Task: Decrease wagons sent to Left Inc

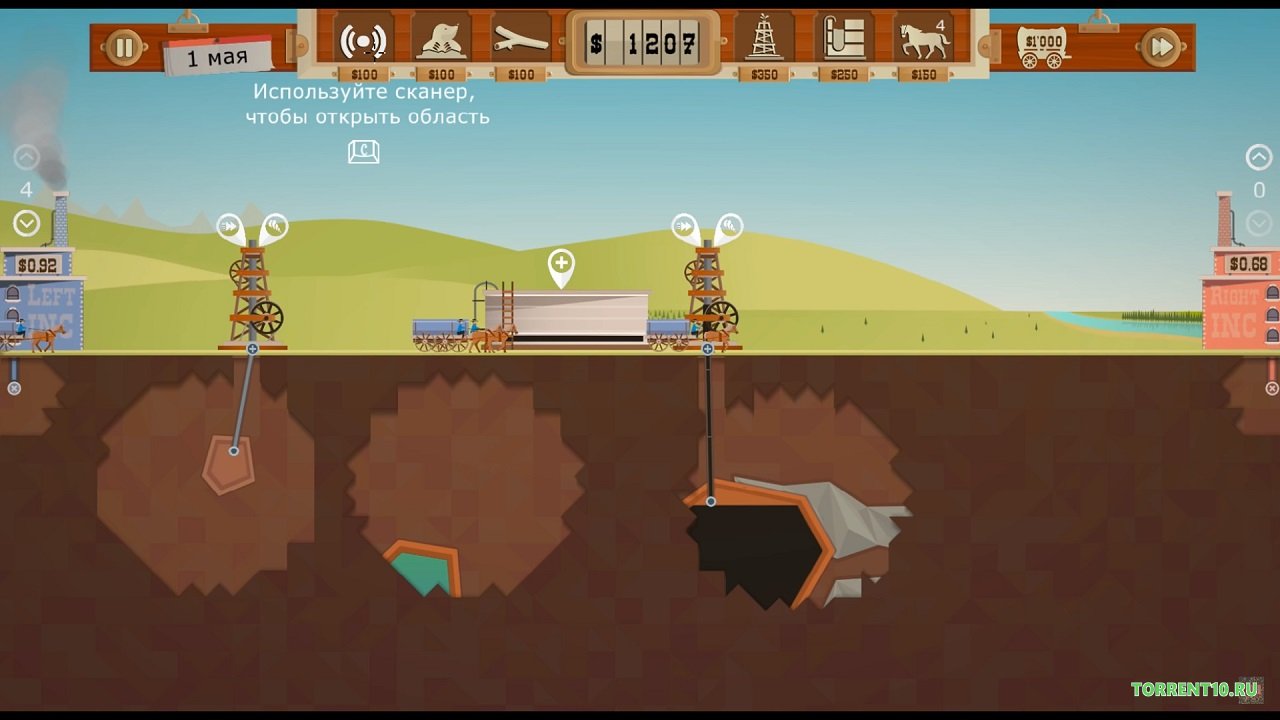Action: tap(26, 224)
